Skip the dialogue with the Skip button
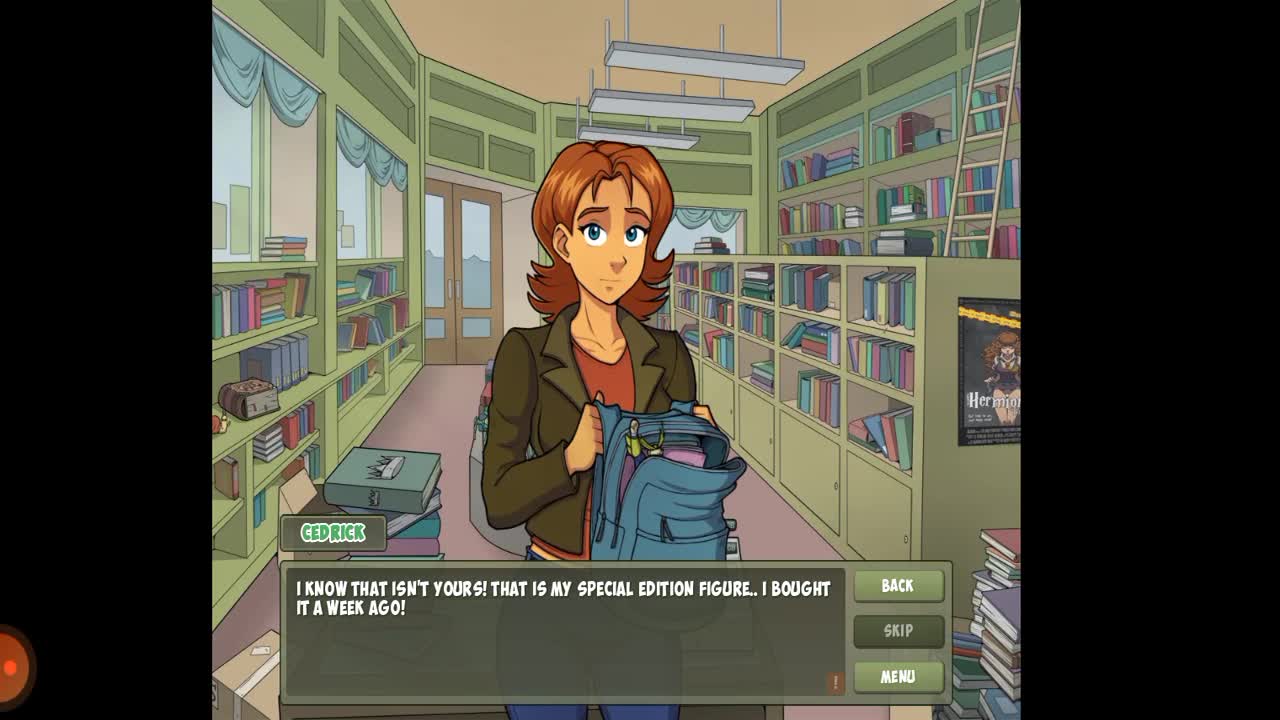1280x720 pixels. tap(898, 631)
